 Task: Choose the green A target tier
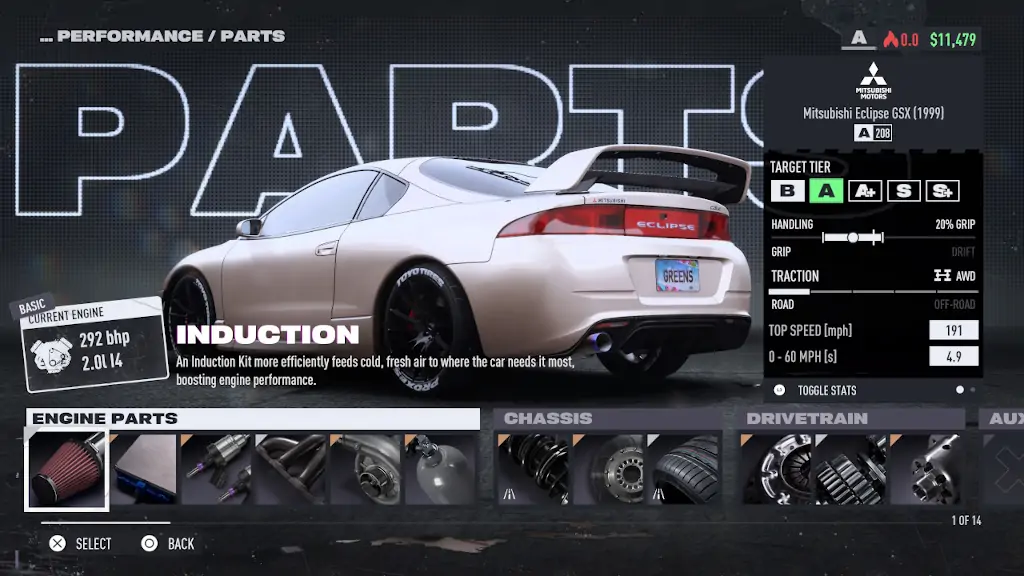click(826, 191)
